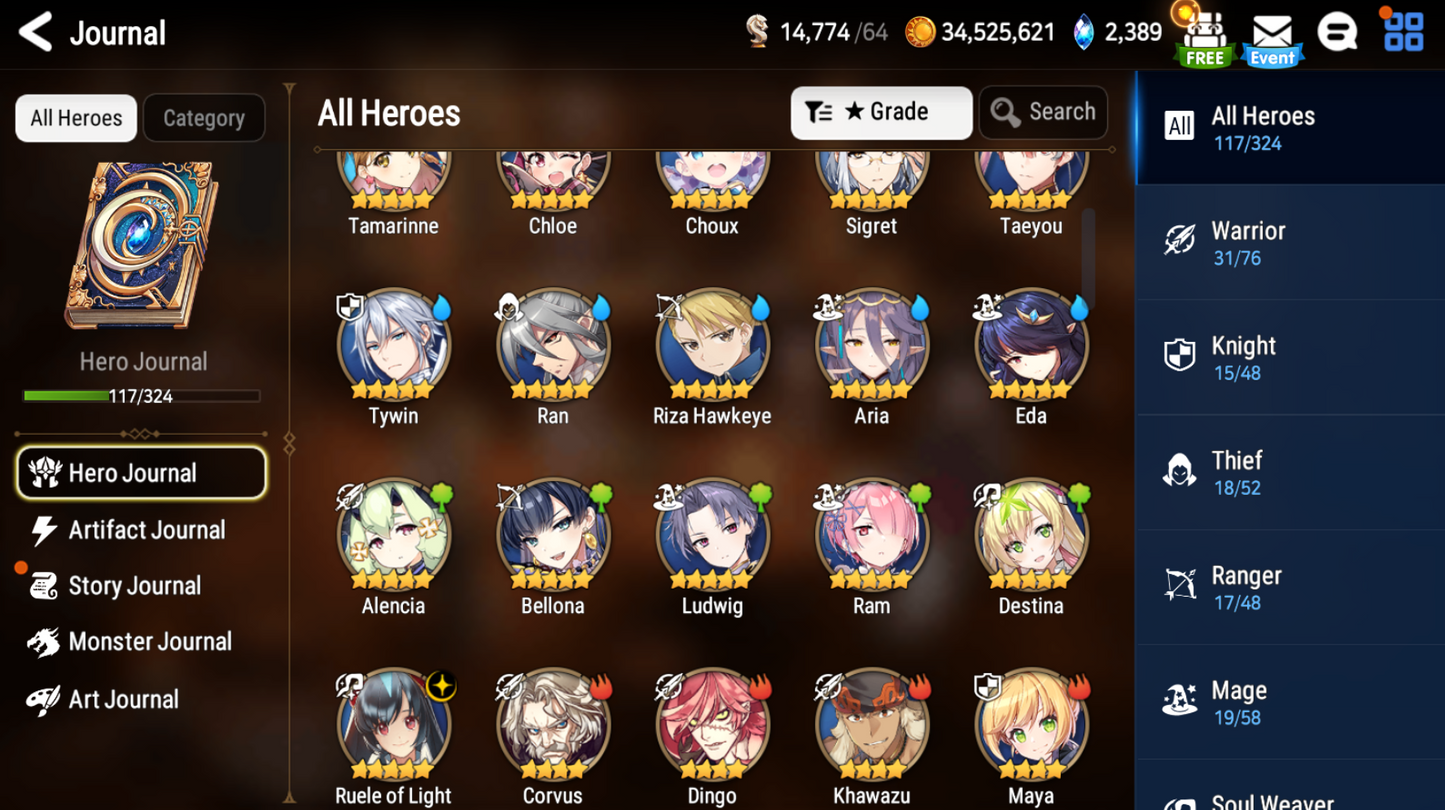Change the Grade sort order
1445x810 pixels.
pyautogui.click(x=880, y=112)
